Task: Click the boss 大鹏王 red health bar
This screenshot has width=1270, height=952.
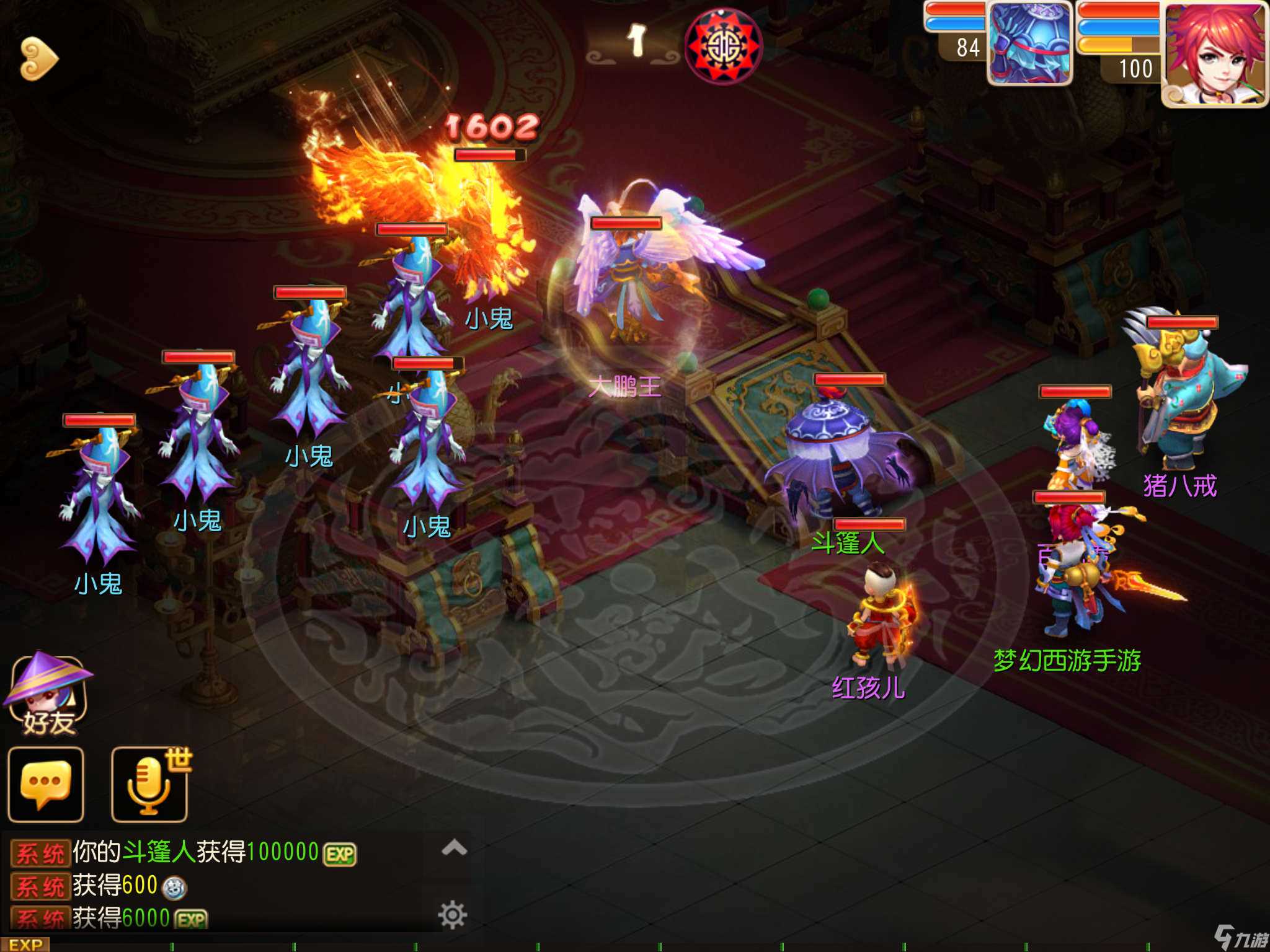Action: (628, 224)
